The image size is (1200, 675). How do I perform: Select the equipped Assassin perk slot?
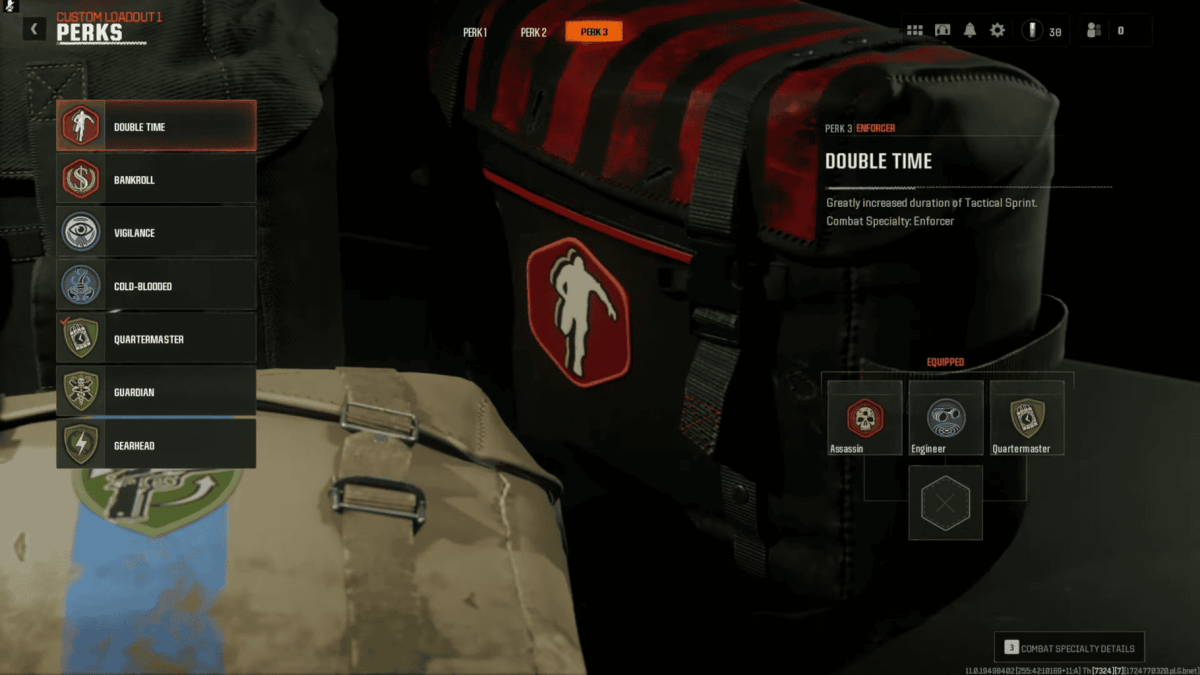coord(865,418)
